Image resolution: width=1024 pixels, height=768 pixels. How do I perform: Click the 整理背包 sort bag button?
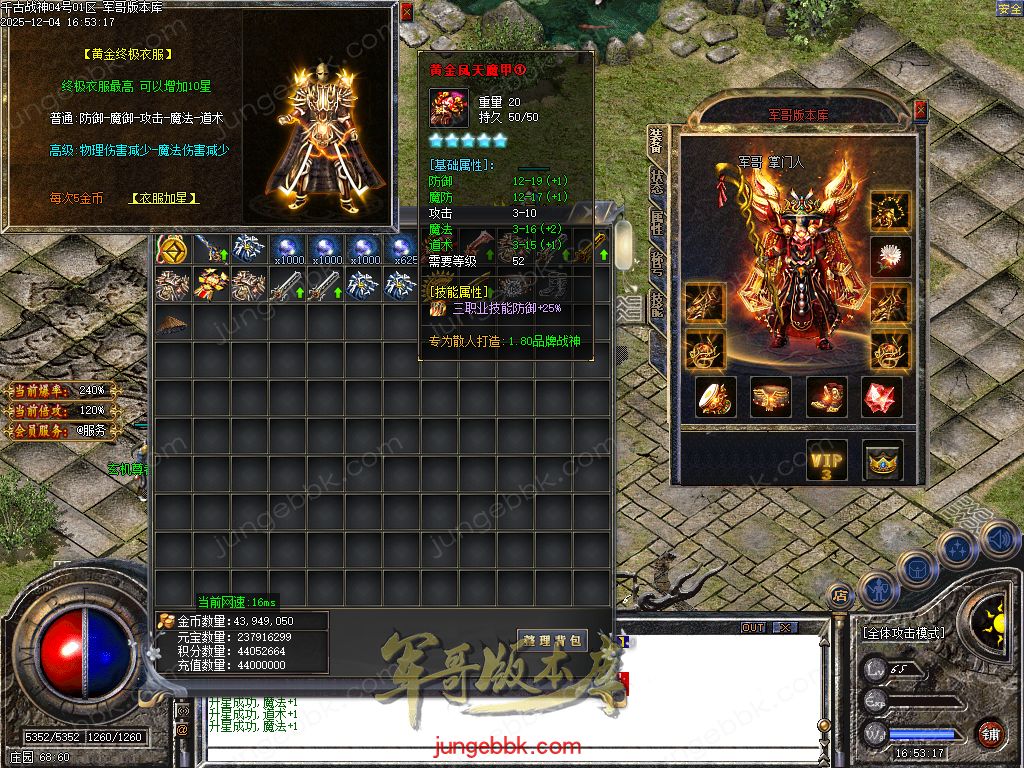[x=551, y=639]
